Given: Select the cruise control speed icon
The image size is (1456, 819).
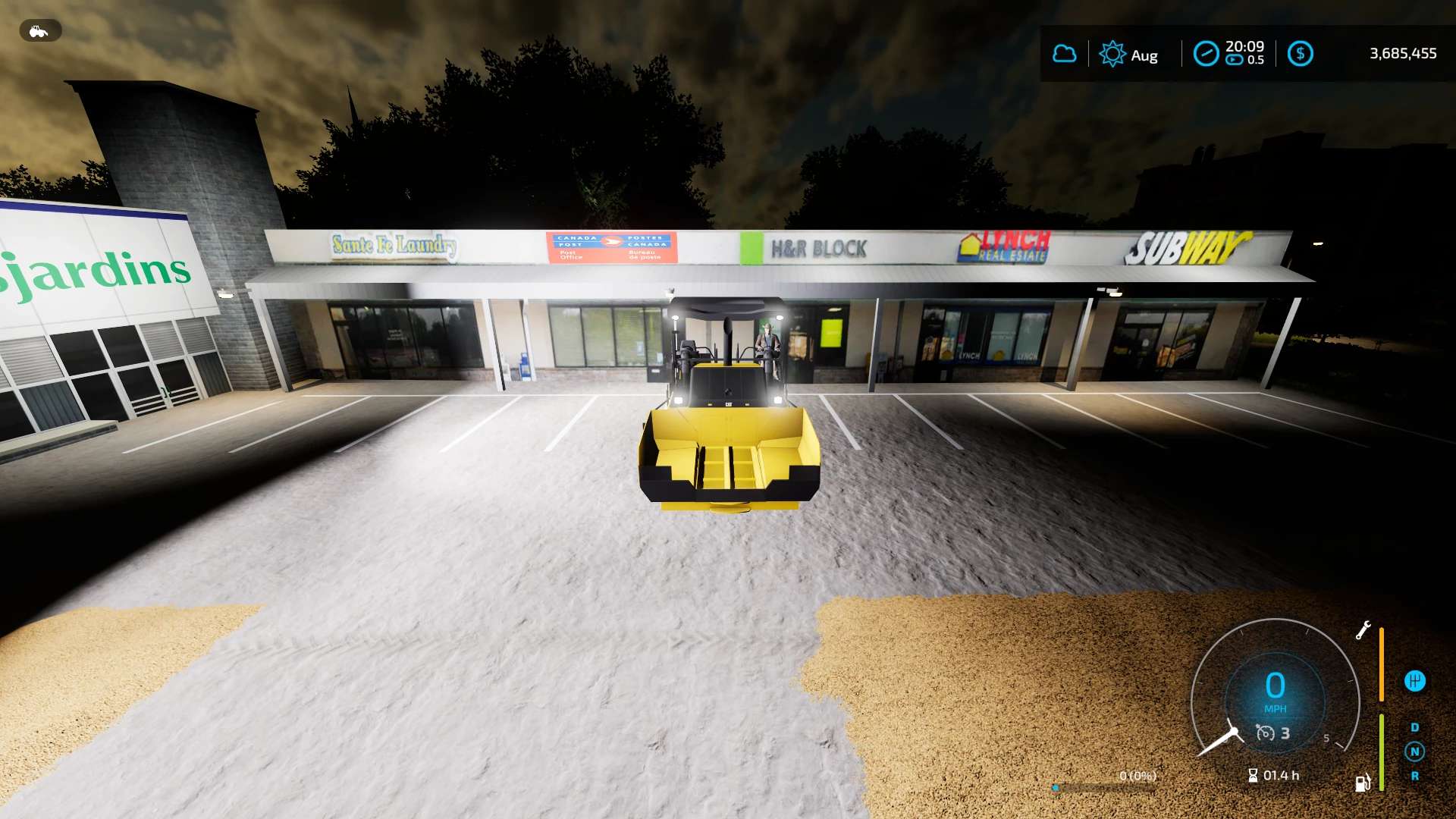Looking at the screenshot, I should (1265, 733).
